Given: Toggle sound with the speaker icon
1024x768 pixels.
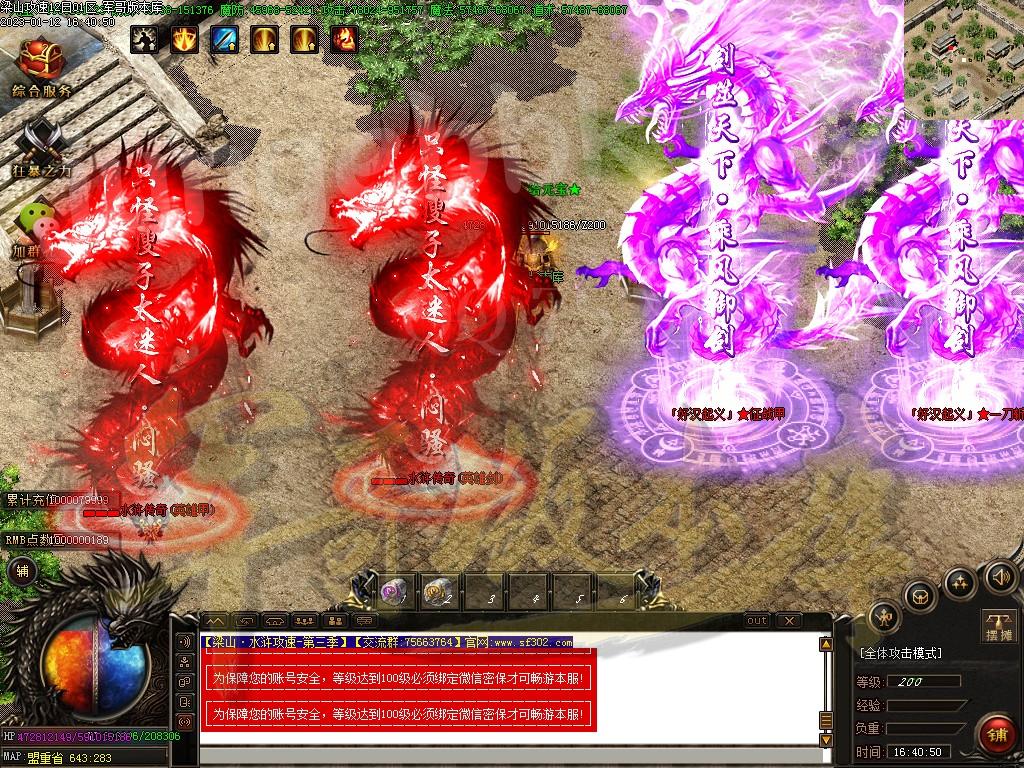Looking at the screenshot, I should (999, 576).
